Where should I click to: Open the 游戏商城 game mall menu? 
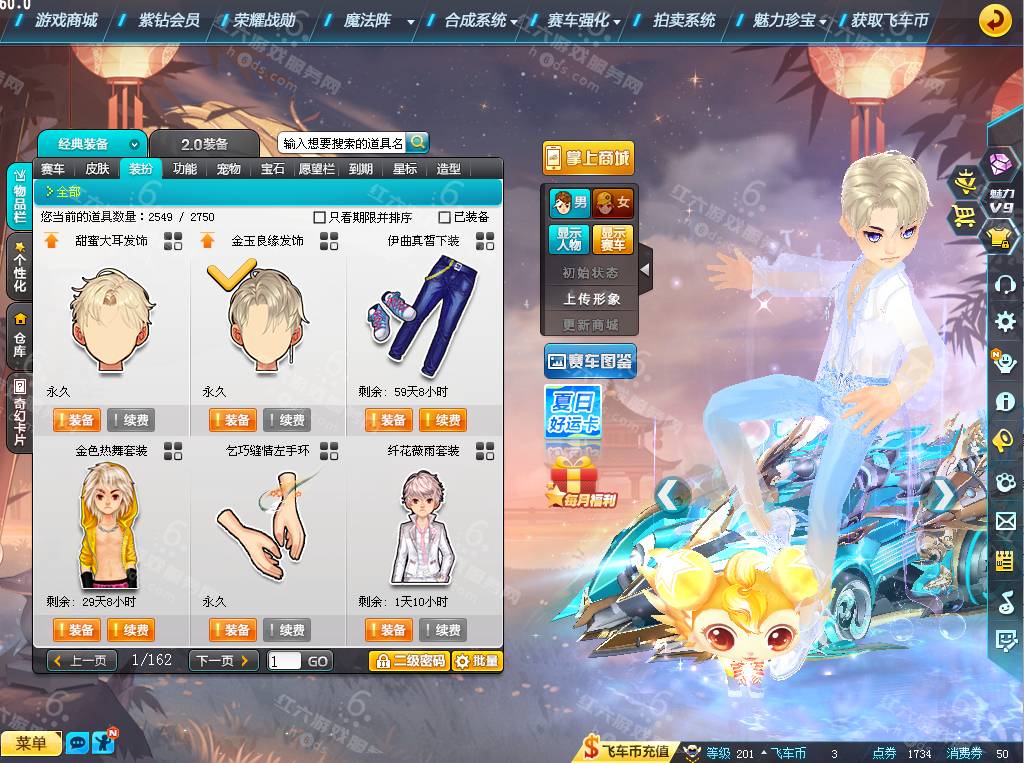[66, 20]
